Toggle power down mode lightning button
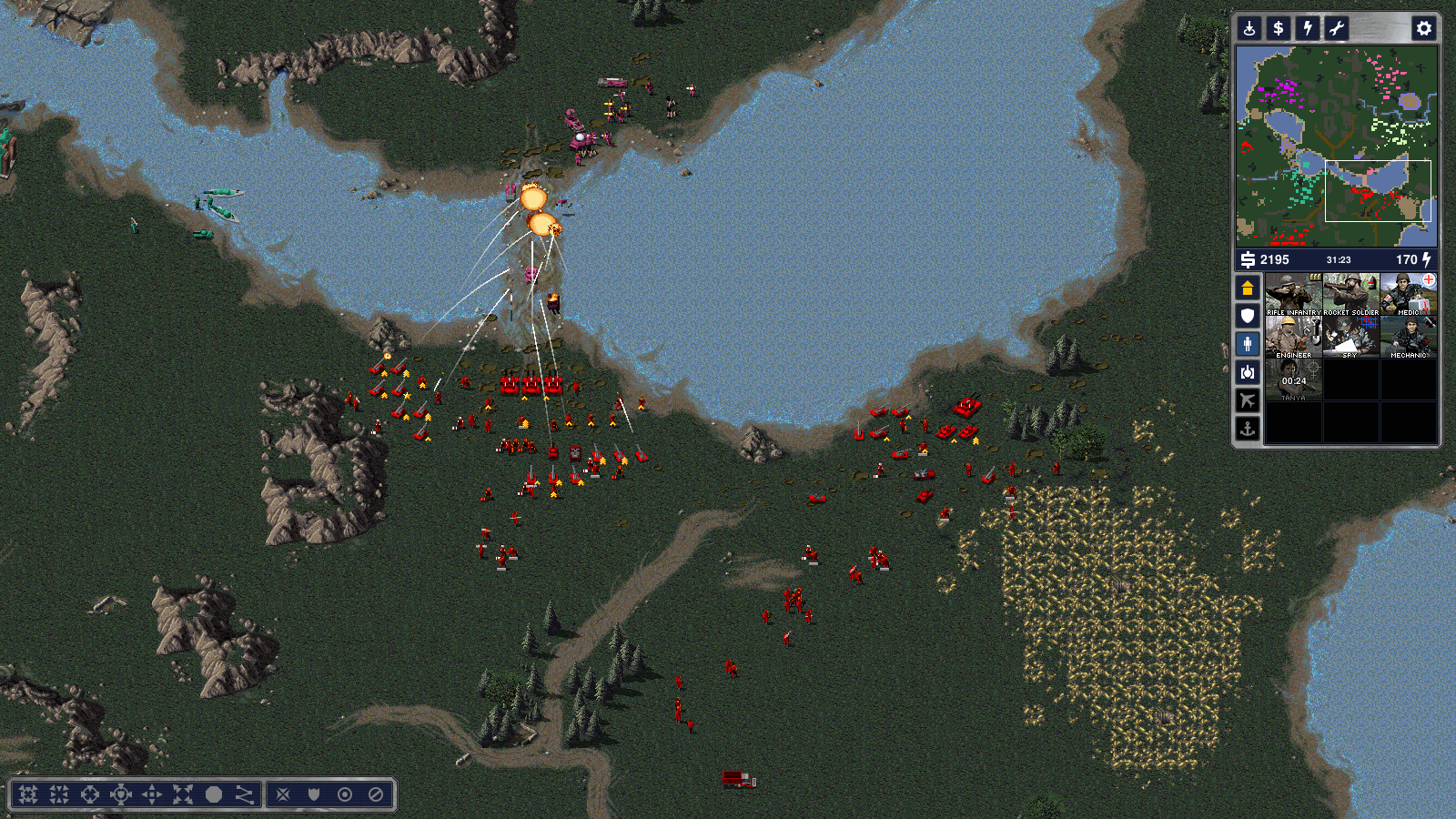The image size is (1456, 819). (x=1308, y=28)
